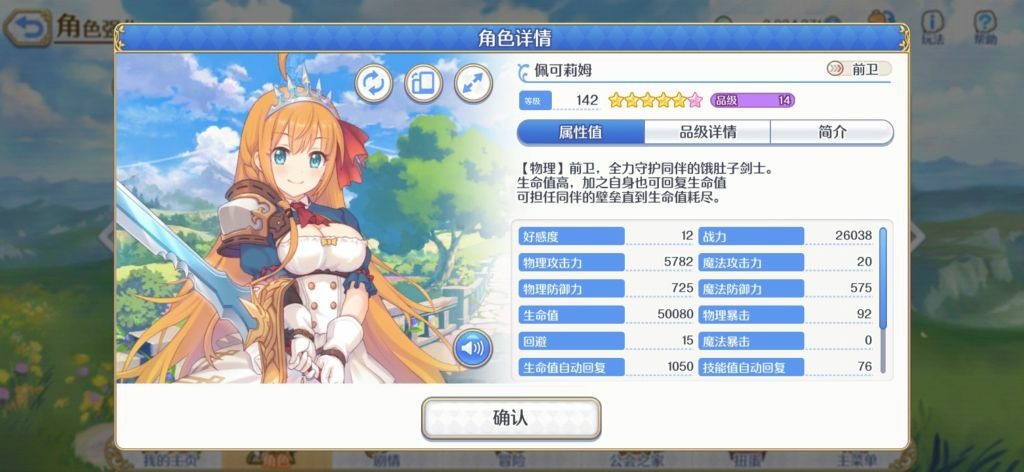Click the stats list scrollbar
The width and height of the screenshot is (1024, 472).
pyautogui.click(x=883, y=280)
